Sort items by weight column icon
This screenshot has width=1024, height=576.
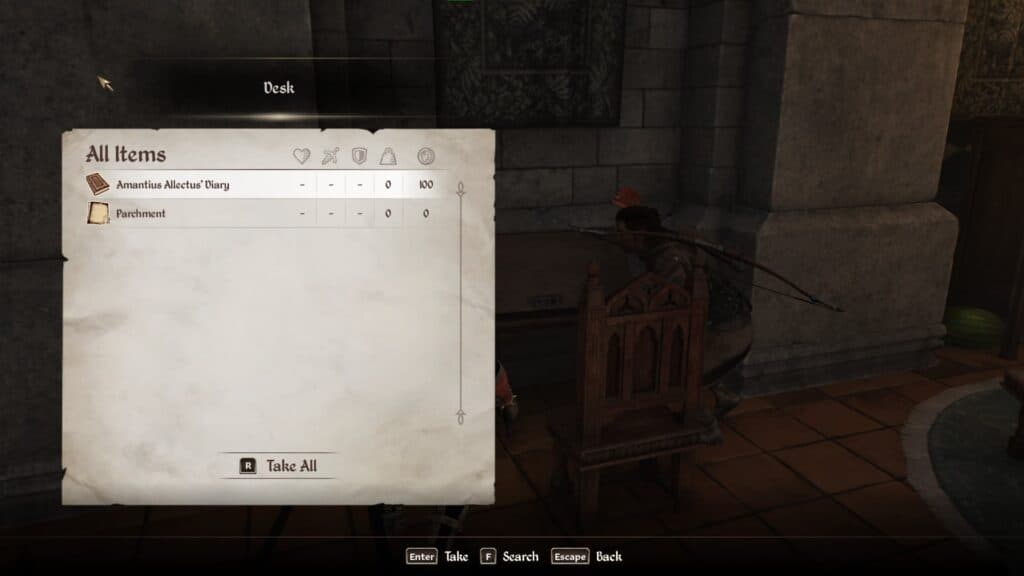tap(388, 156)
